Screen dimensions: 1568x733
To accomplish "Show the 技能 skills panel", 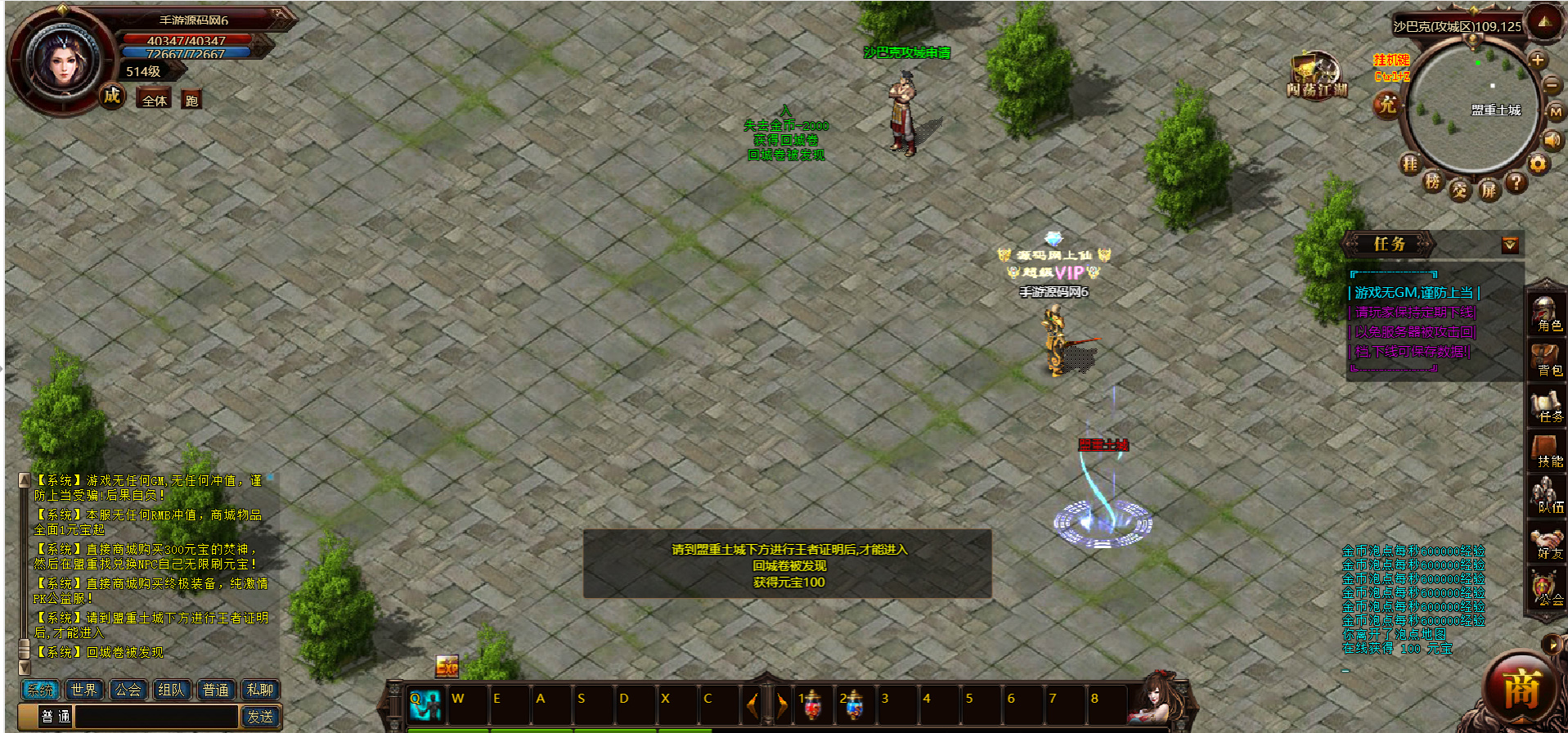I will (x=1546, y=451).
